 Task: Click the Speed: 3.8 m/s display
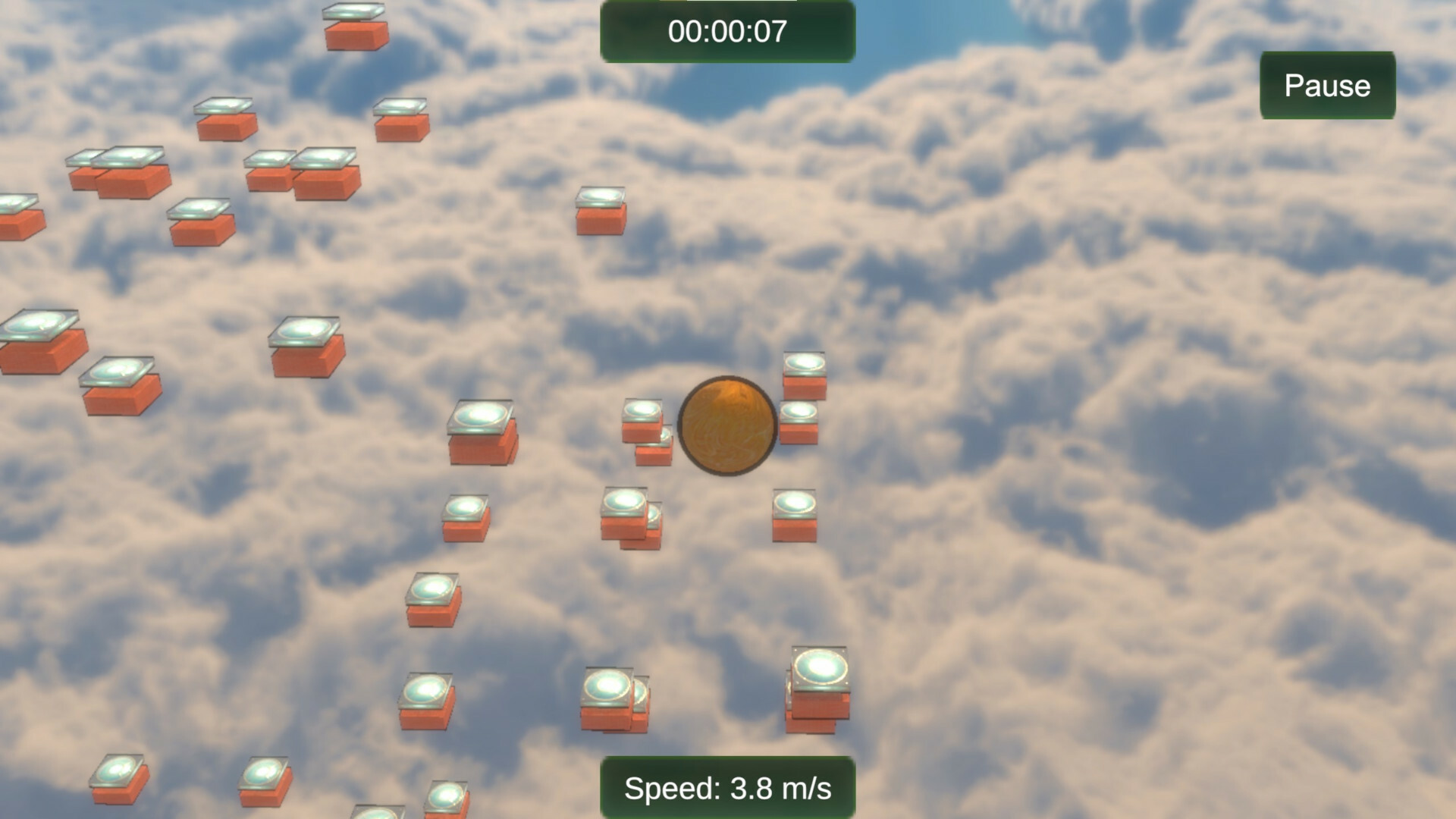click(728, 789)
